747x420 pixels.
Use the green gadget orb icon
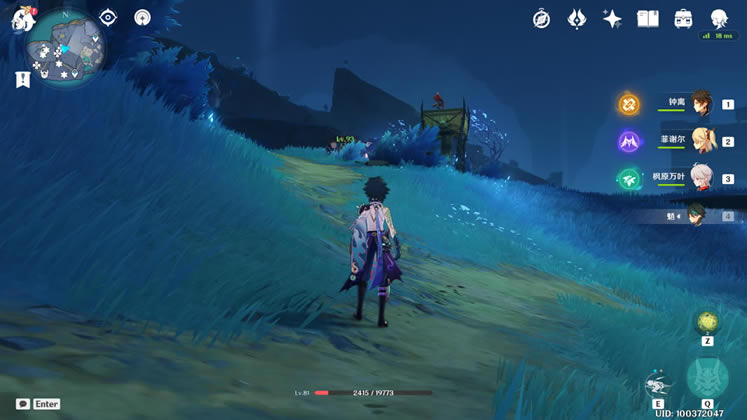pyautogui.click(x=707, y=322)
